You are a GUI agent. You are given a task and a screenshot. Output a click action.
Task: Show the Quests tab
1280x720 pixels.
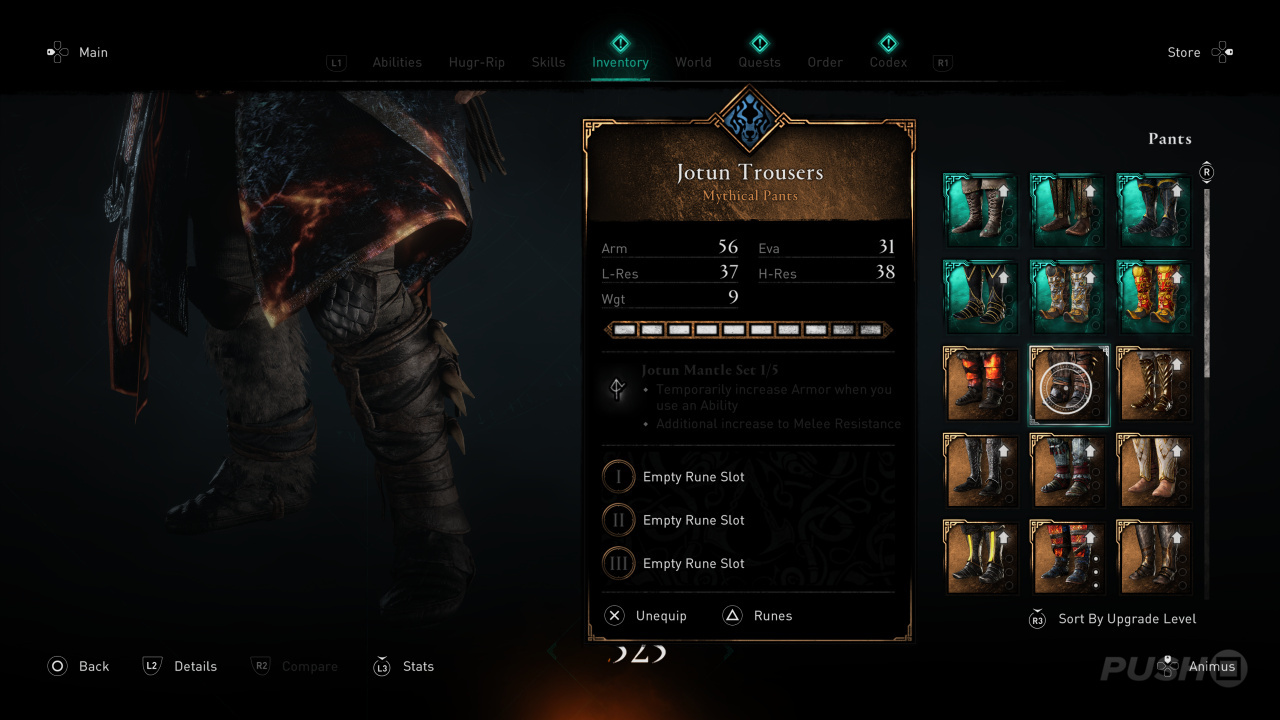click(759, 62)
